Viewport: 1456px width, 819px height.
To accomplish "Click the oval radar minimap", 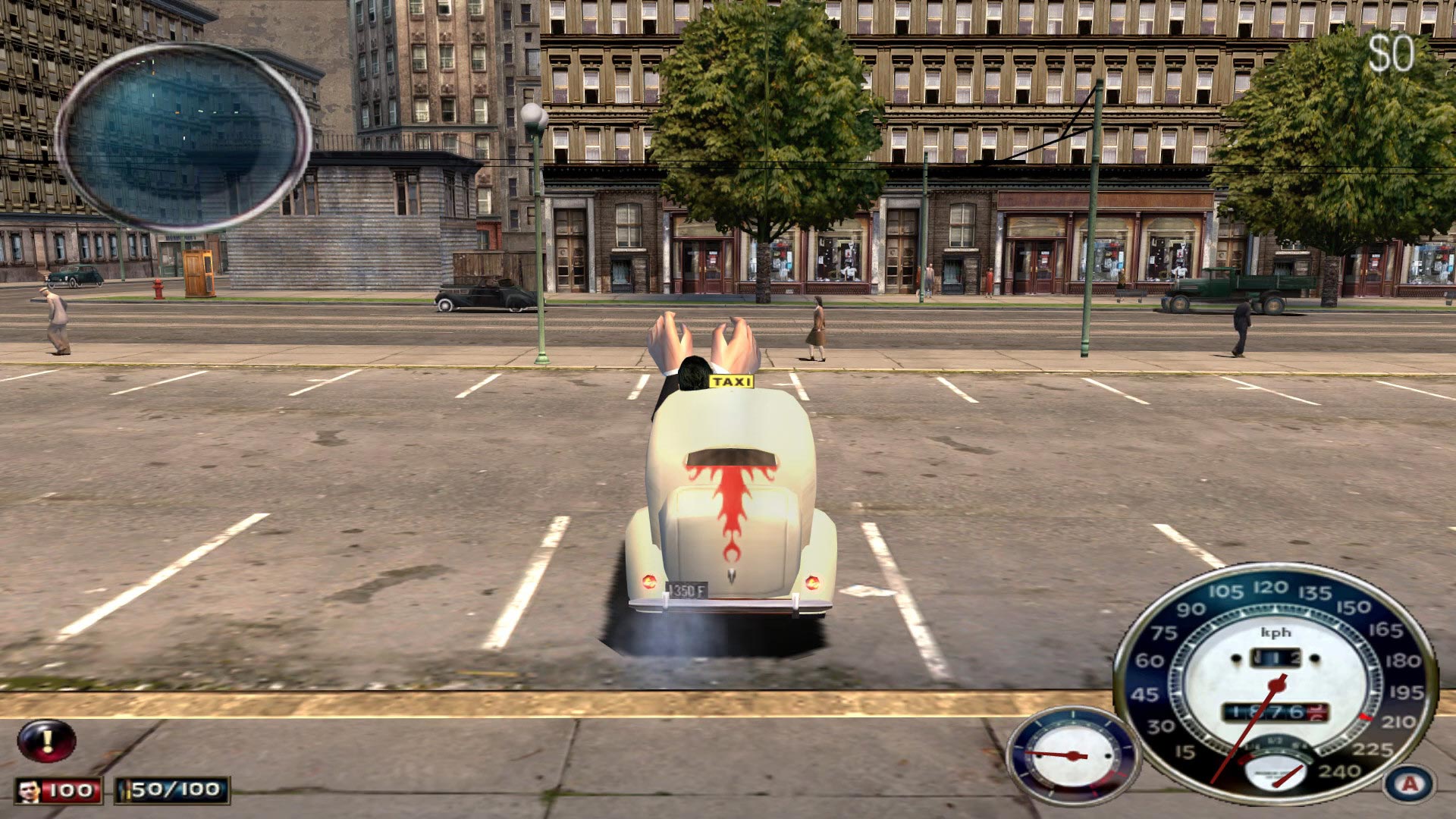I will tap(183, 137).
